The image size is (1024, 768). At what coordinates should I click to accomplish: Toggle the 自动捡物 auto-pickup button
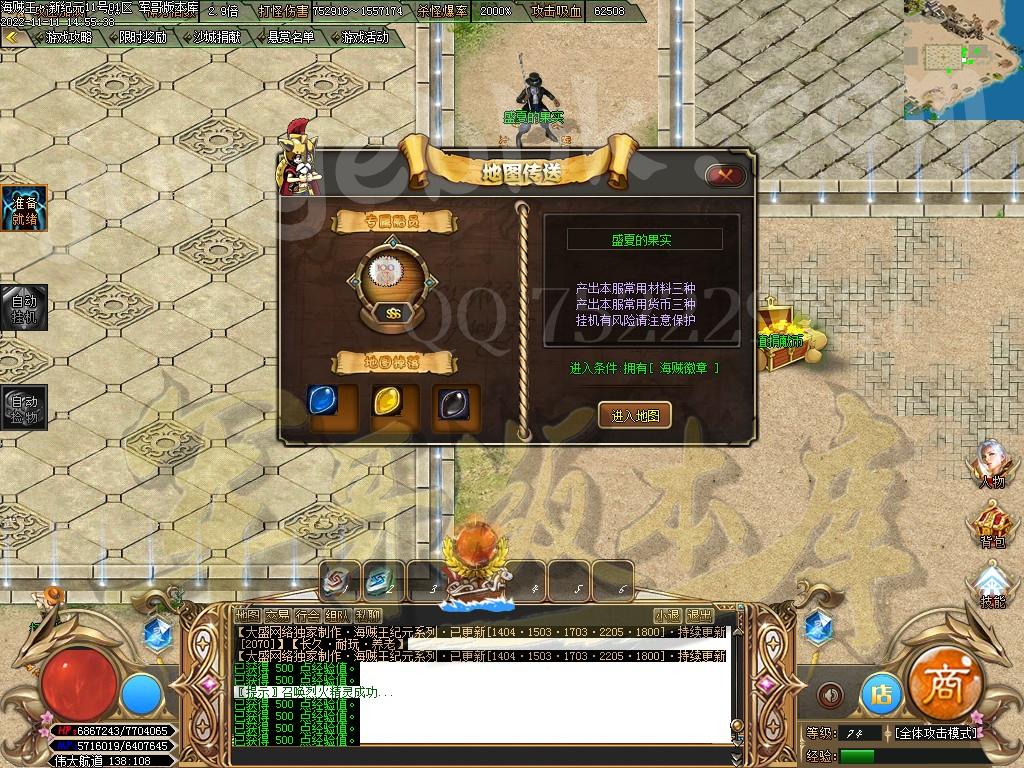tap(23, 408)
